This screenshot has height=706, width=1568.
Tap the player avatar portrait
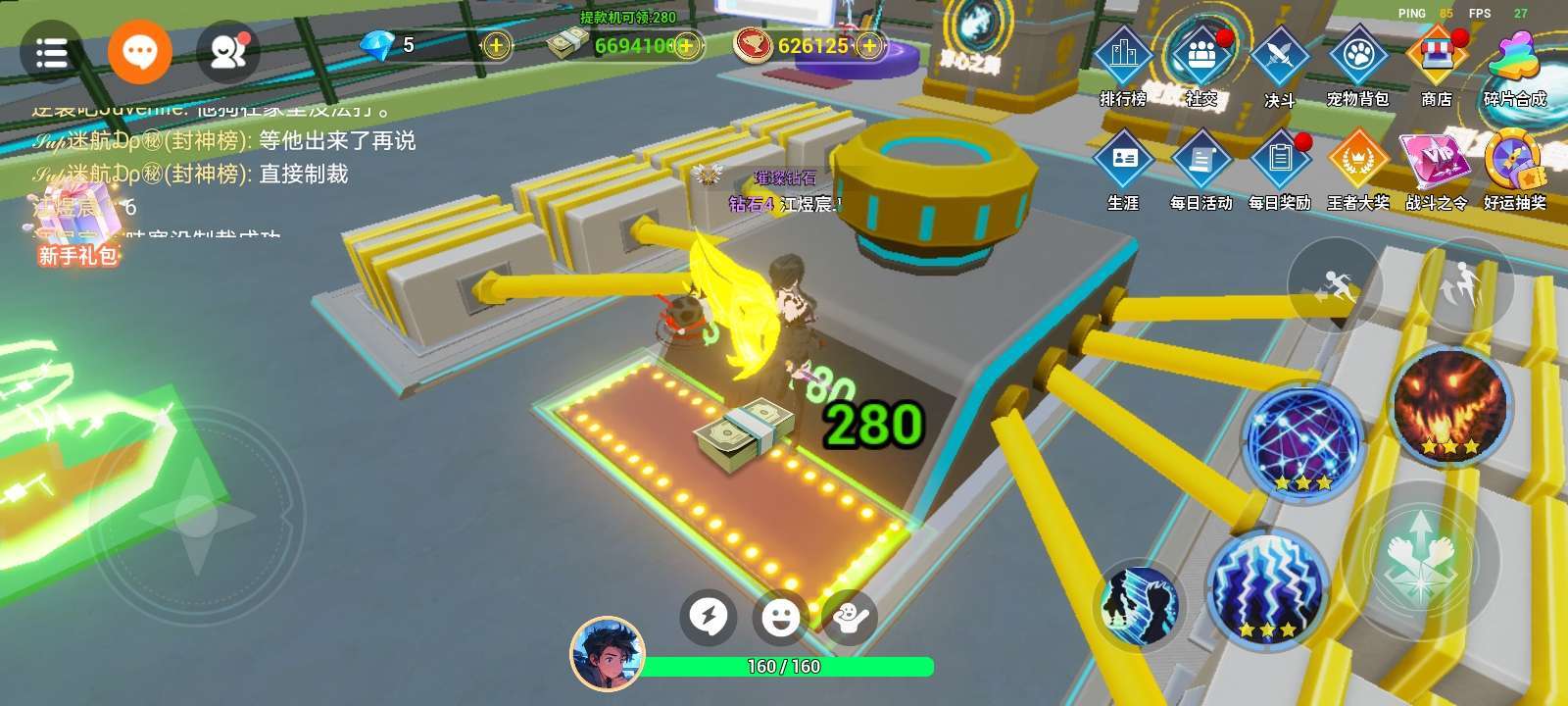[608, 654]
